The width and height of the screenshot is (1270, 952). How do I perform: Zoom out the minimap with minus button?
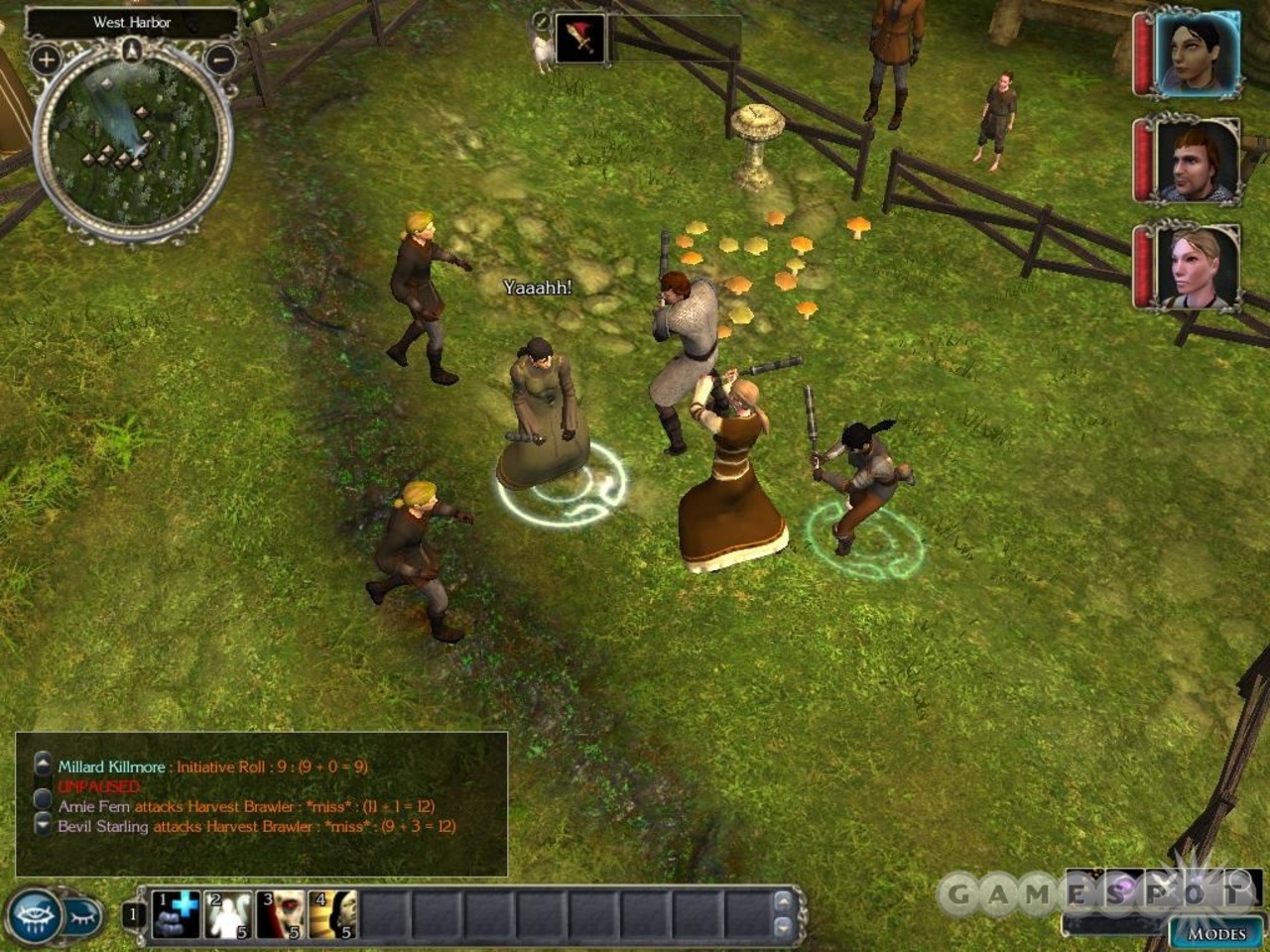(x=219, y=59)
